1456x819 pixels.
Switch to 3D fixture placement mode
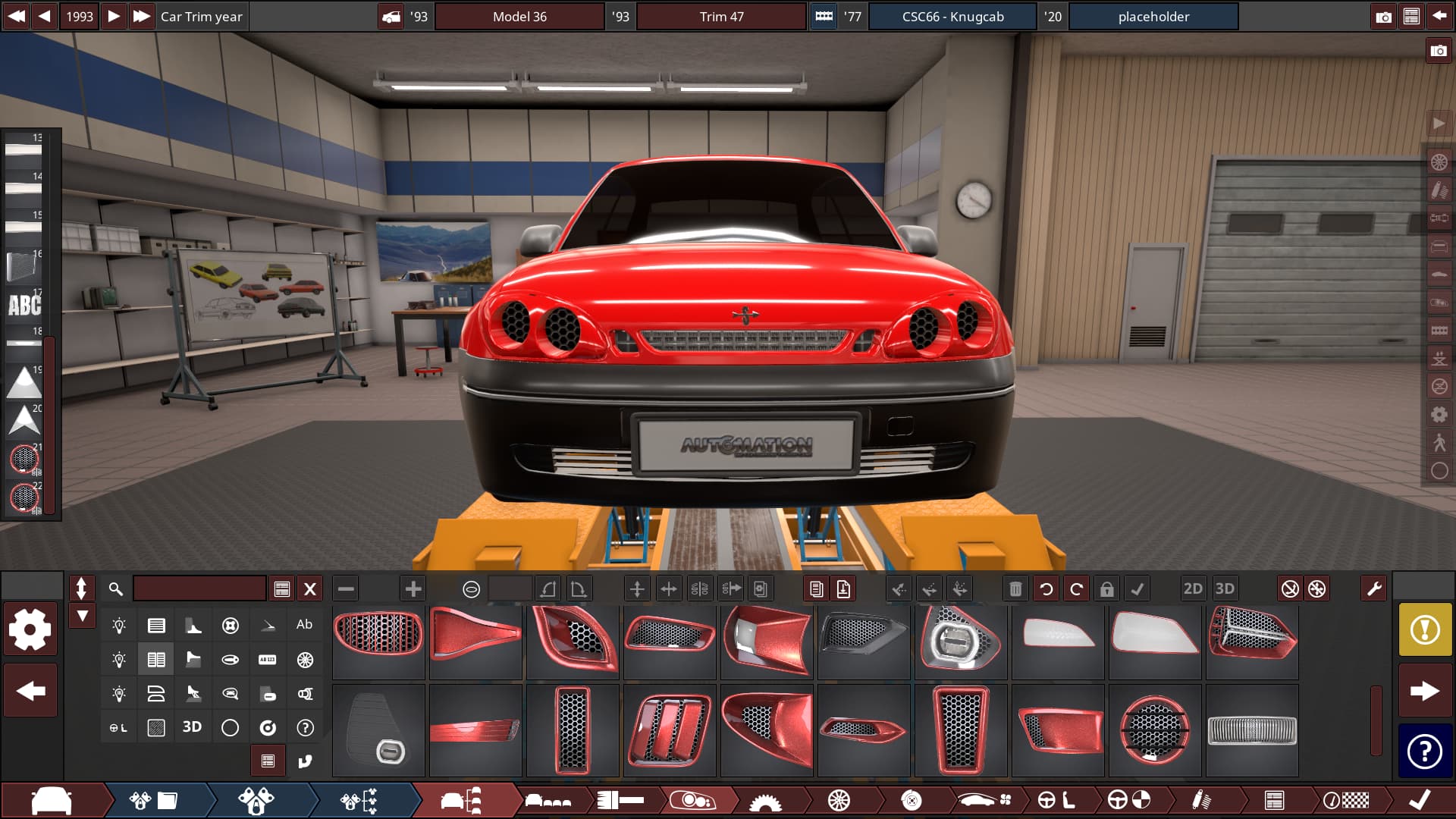click(x=1225, y=589)
